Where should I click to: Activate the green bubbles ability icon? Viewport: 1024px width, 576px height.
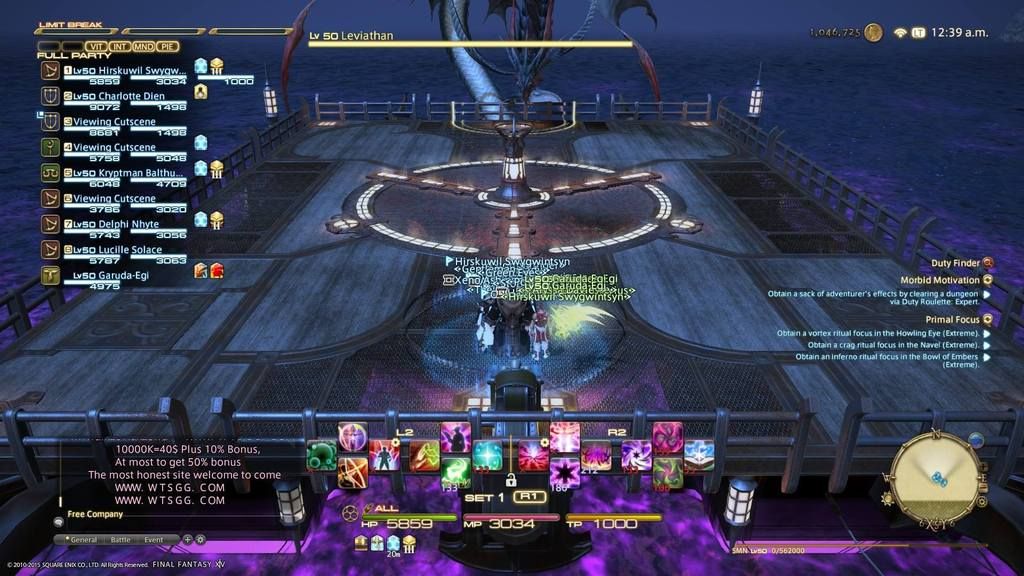(x=322, y=456)
